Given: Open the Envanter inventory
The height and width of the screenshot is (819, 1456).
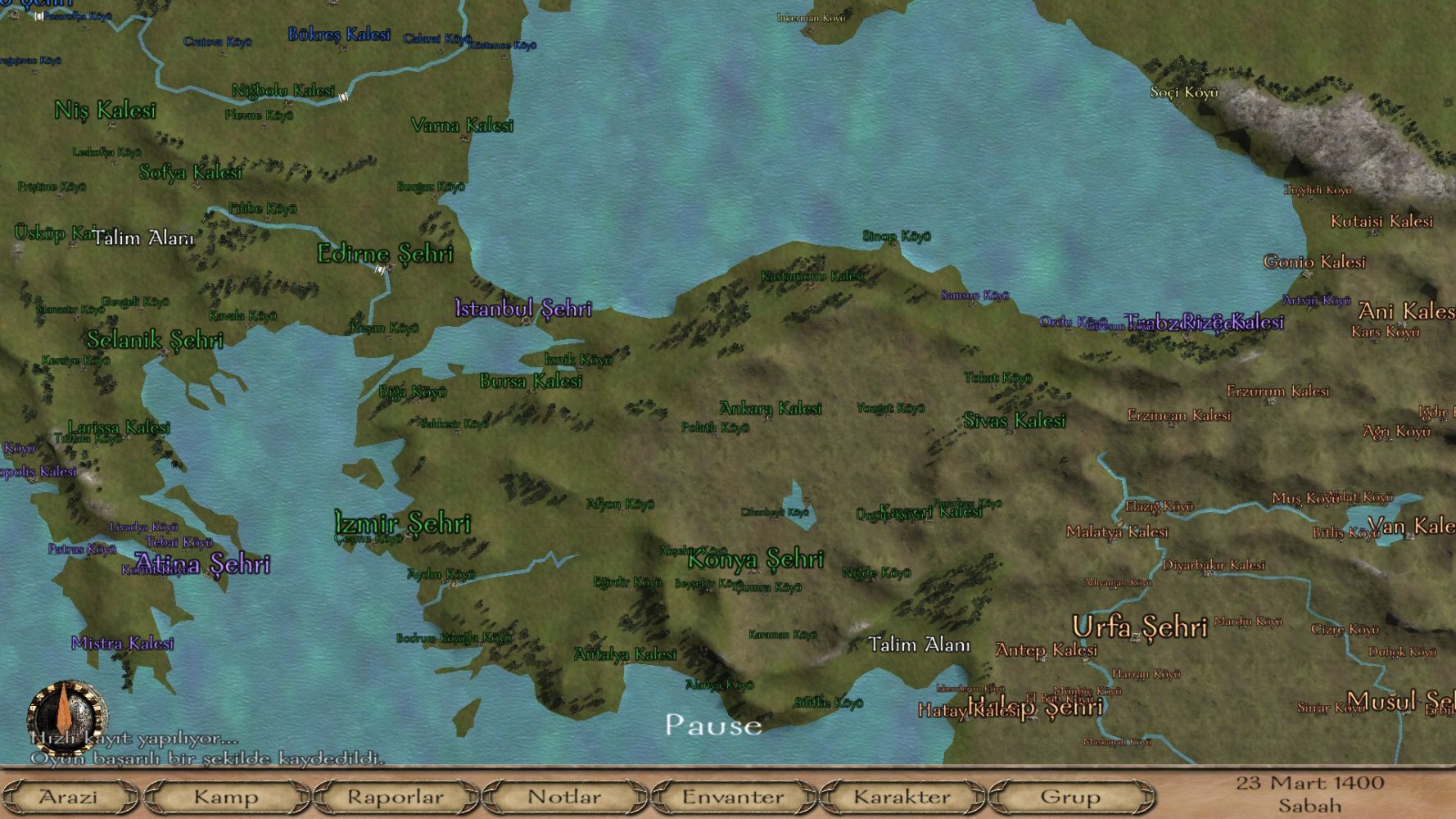Looking at the screenshot, I should click(733, 796).
